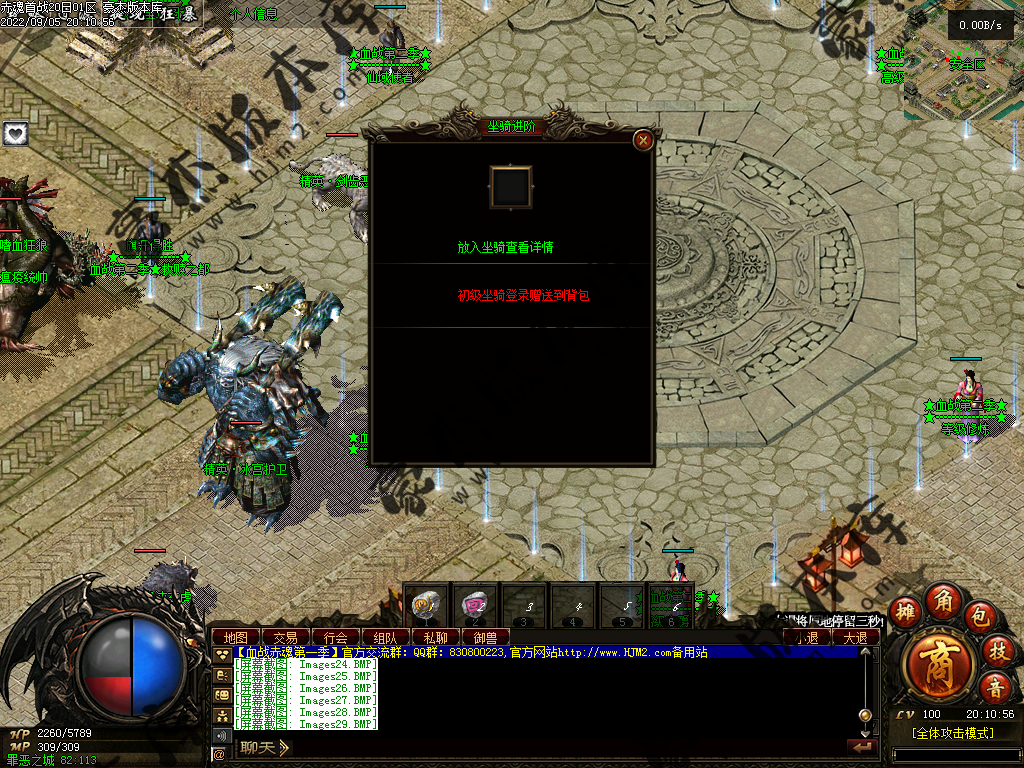Open the 角 character button

click(943, 600)
